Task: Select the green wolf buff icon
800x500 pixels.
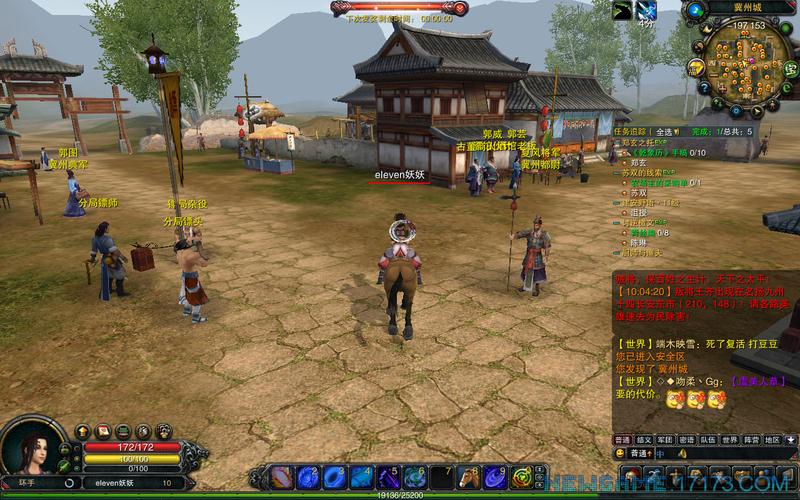Action: coord(622,10)
